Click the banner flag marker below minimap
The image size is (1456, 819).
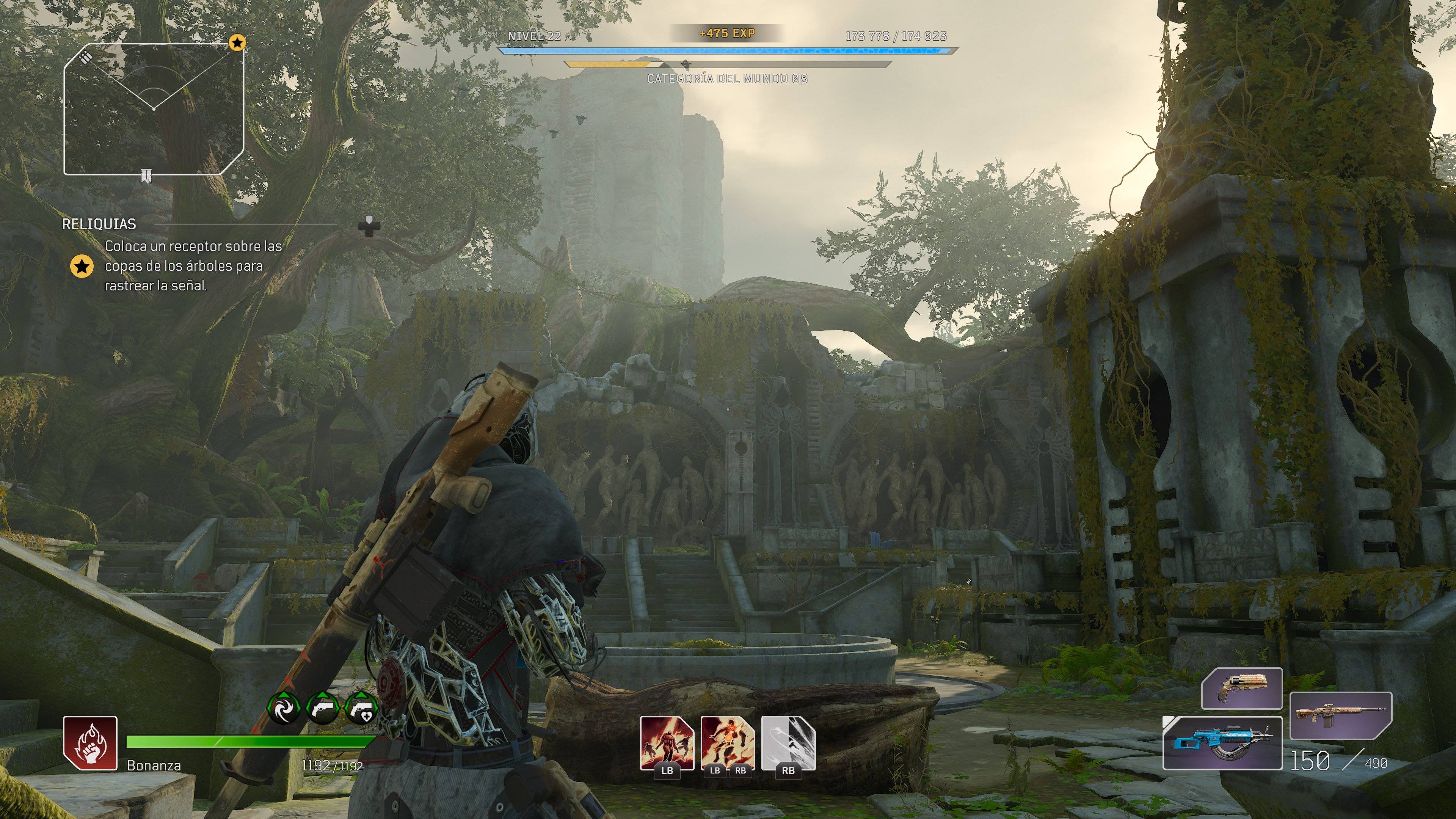(146, 176)
